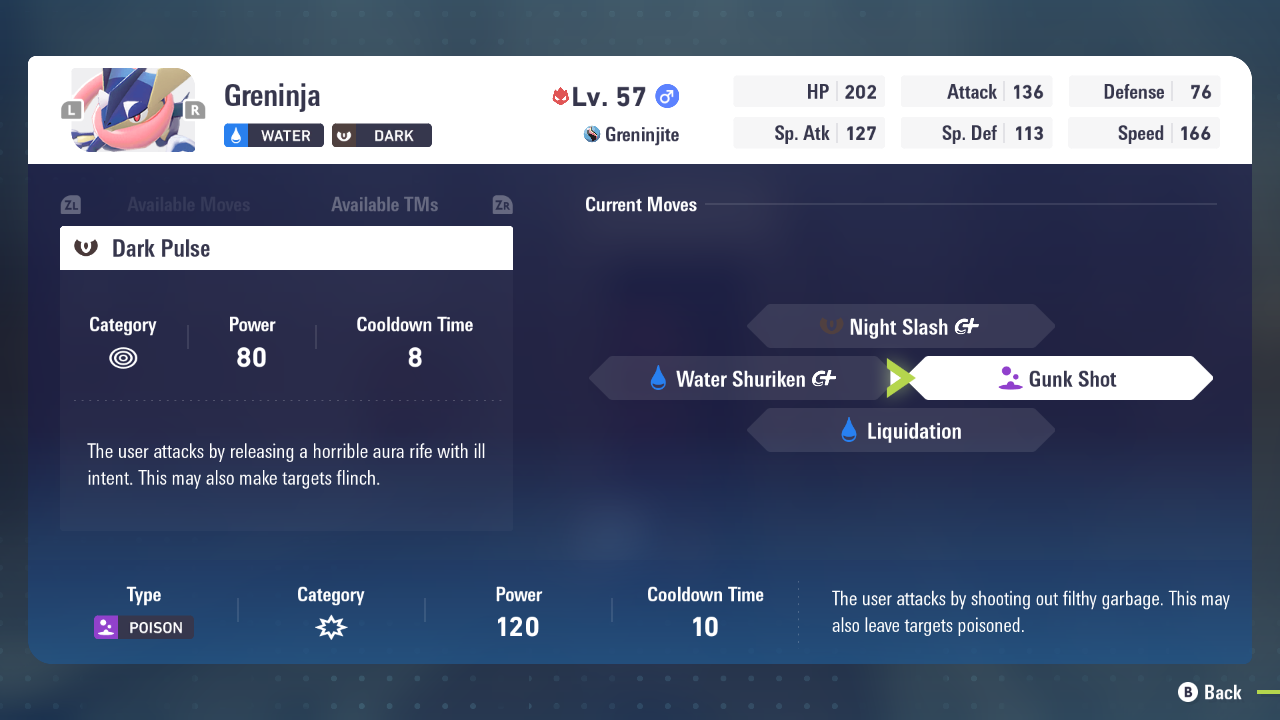Select Dark Pulse in the move list
The width and height of the screenshot is (1280, 720).
pyautogui.click(x=286, y=248)
